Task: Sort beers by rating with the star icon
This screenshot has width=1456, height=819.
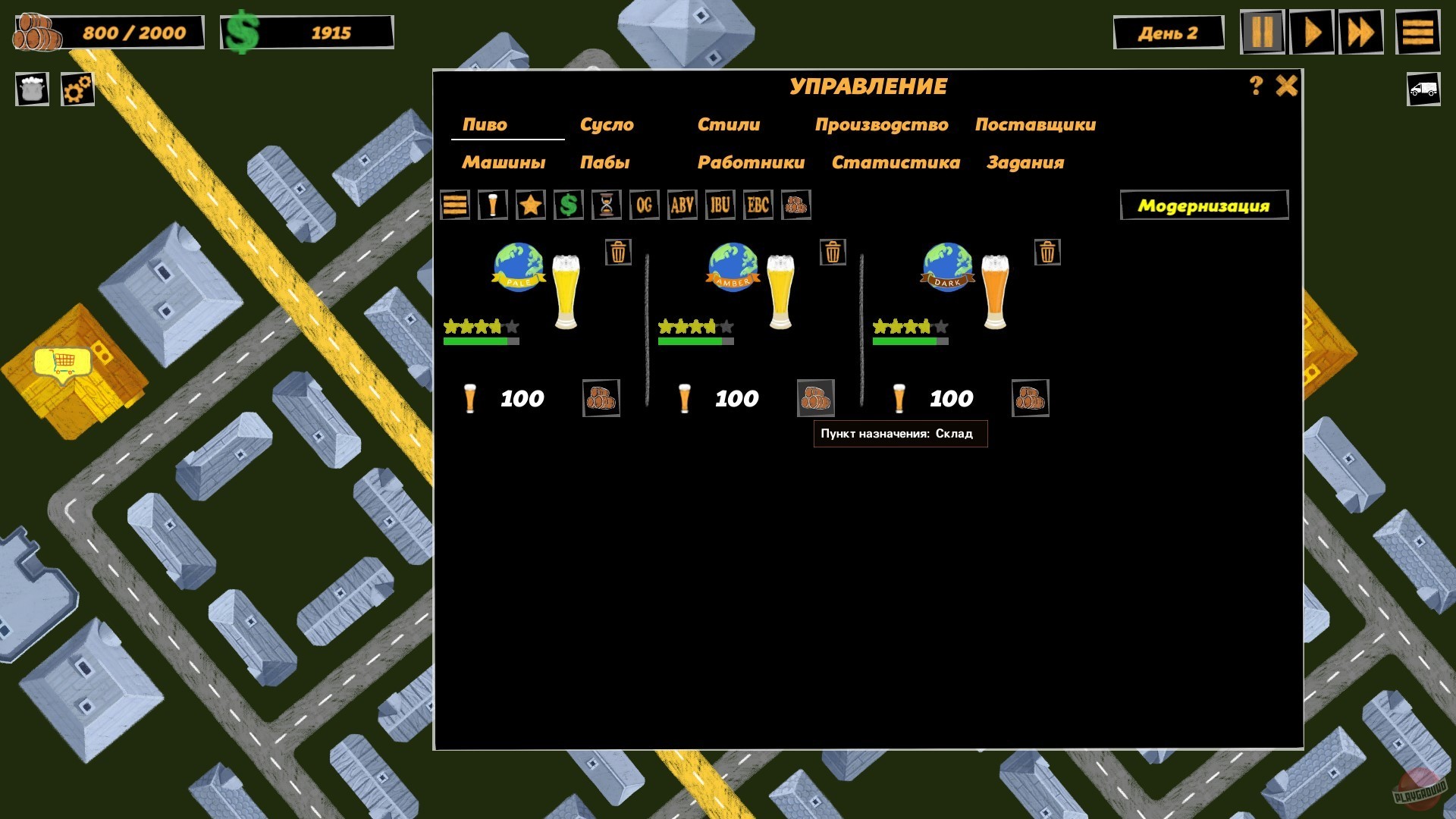Action: tap(530, 205)
